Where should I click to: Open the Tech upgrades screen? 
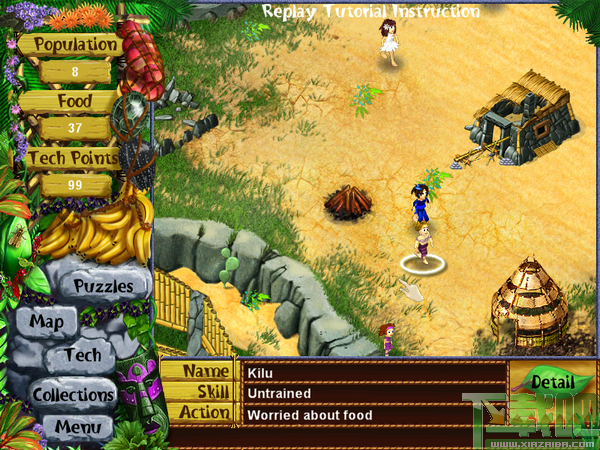(x=82, y=355)
